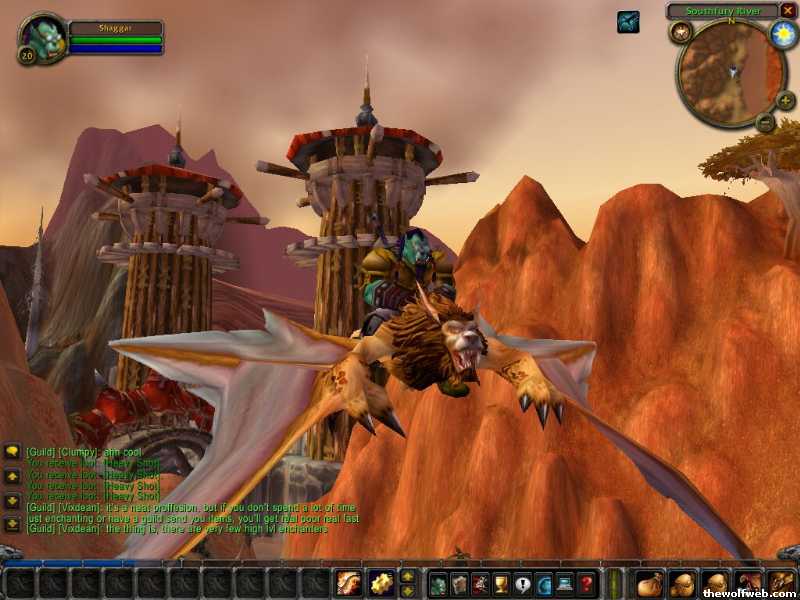Viewport: 800px width, 600px height.
Task: Click the sun time-of-day indicator
Action: click(782, 34)
